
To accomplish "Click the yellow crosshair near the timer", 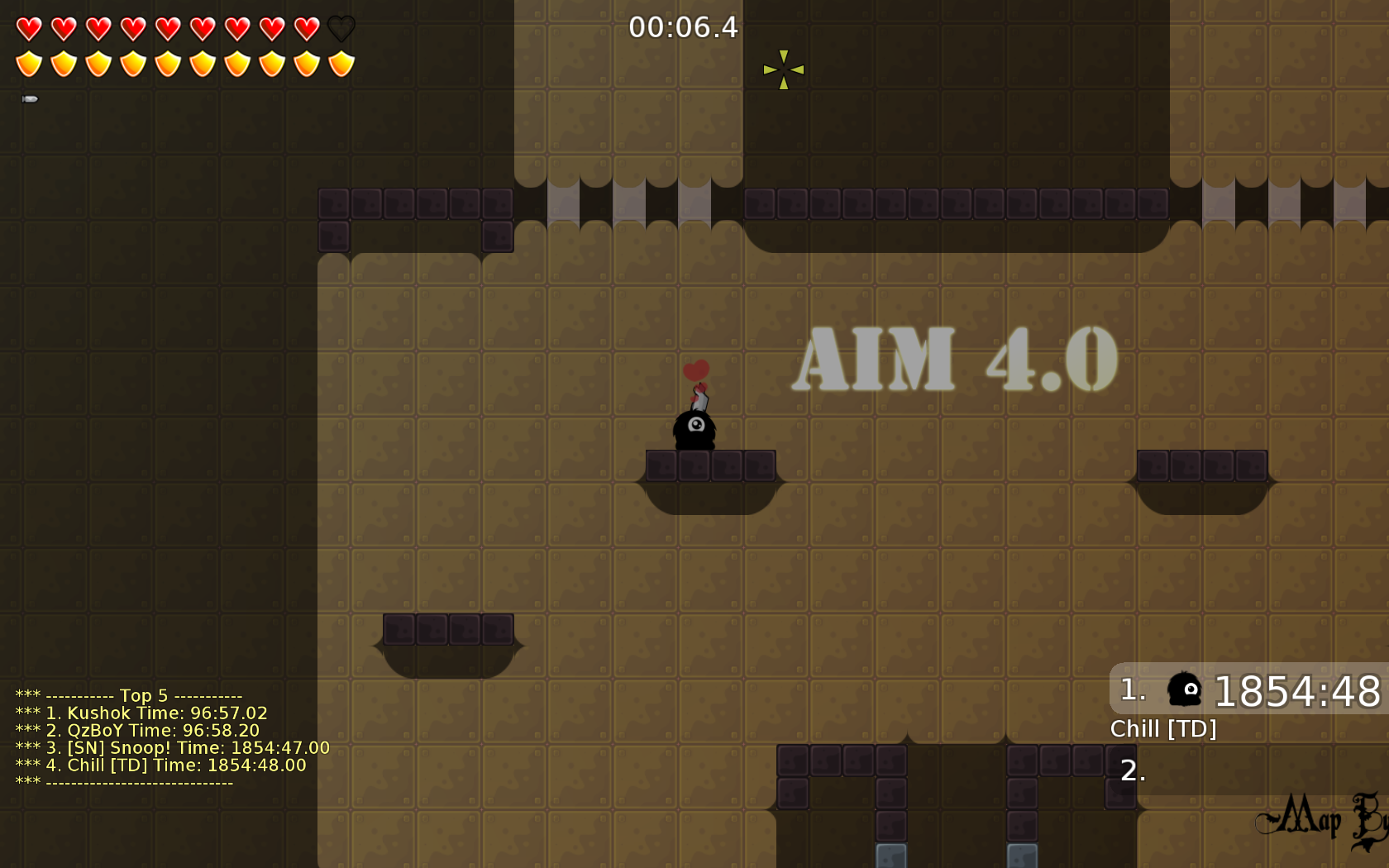I will (x=783, y=69).
